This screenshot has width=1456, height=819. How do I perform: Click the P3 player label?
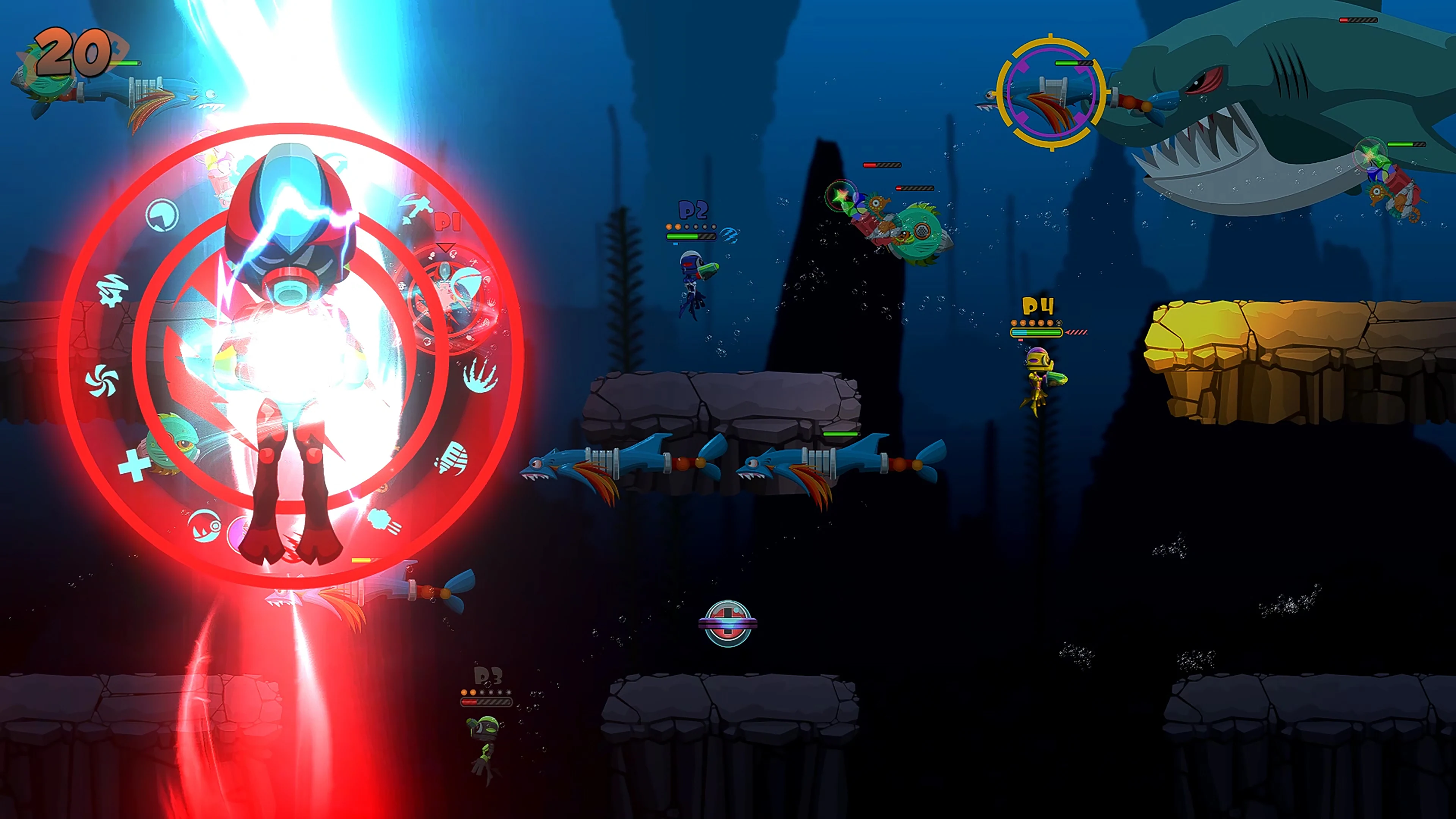[x=487, y=676]
